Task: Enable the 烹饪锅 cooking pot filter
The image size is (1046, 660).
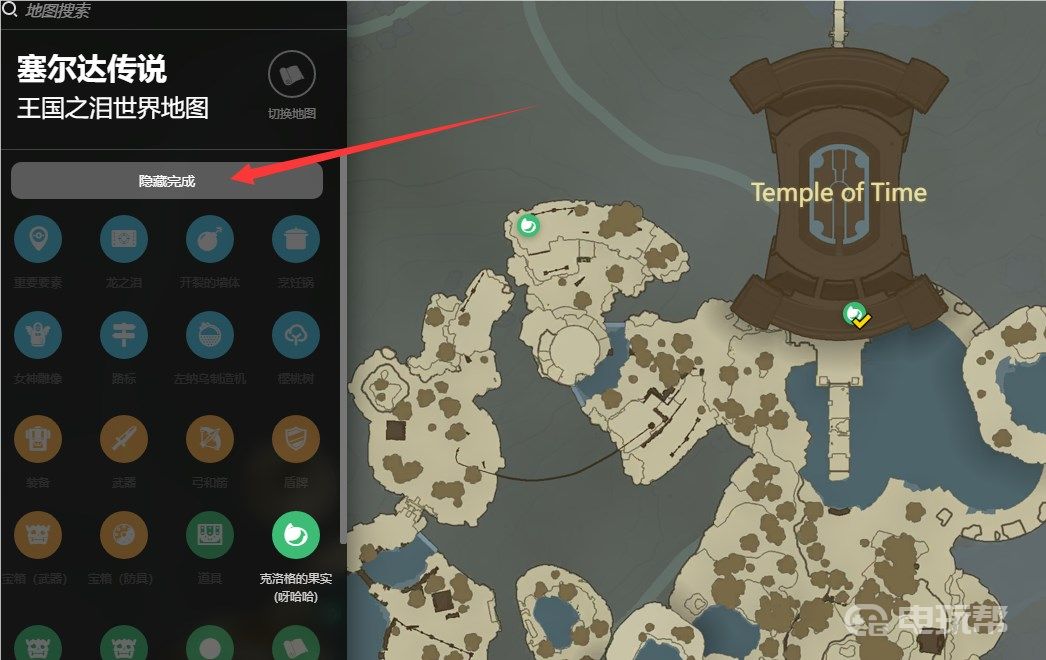Action: (296, 240)
